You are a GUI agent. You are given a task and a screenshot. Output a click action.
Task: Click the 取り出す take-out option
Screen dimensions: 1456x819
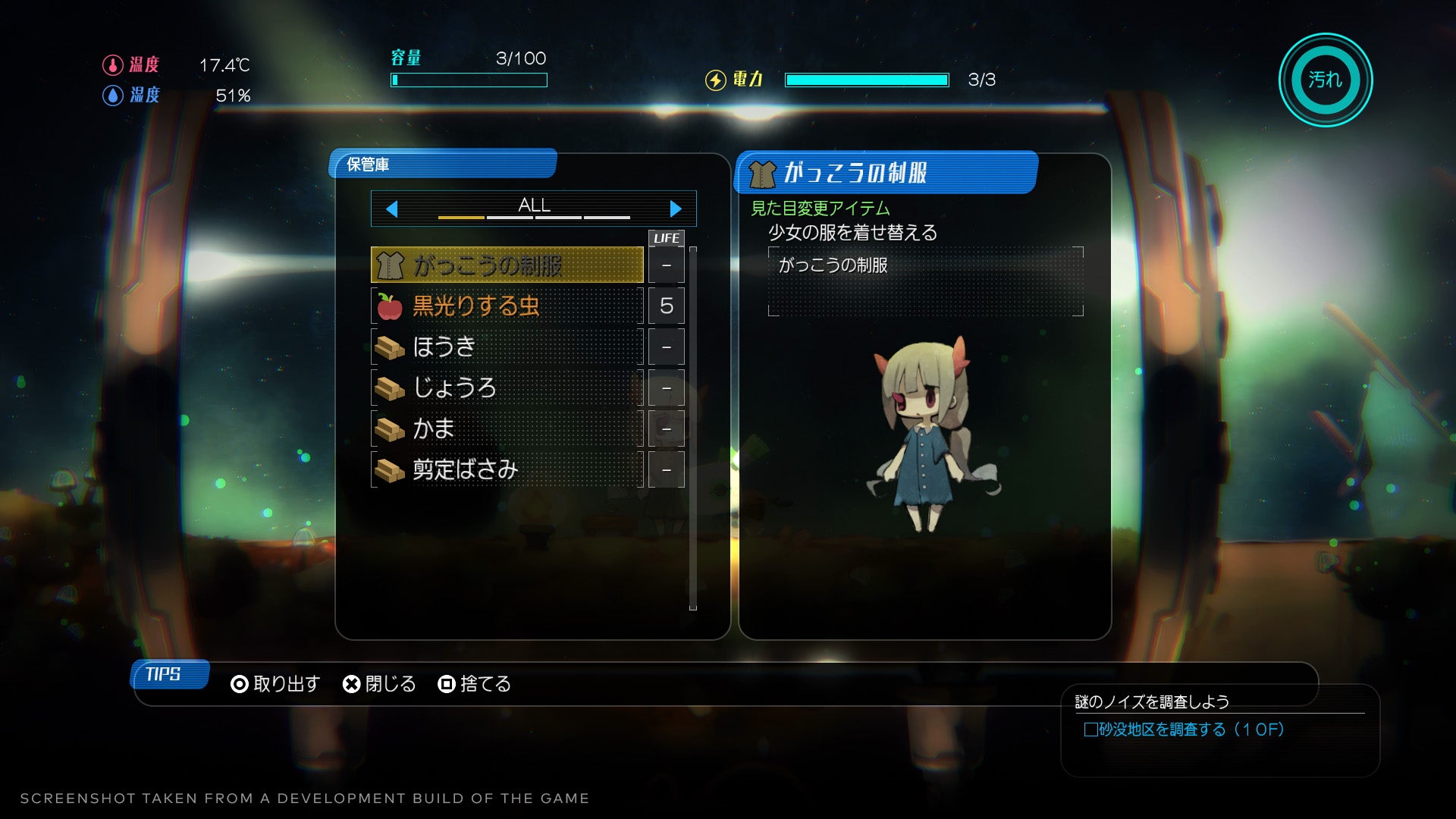(276, 684)
